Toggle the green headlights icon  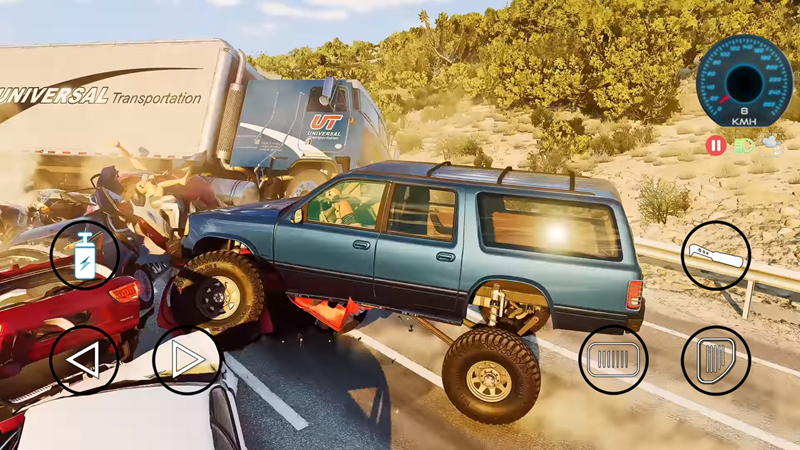coord(744,146)
